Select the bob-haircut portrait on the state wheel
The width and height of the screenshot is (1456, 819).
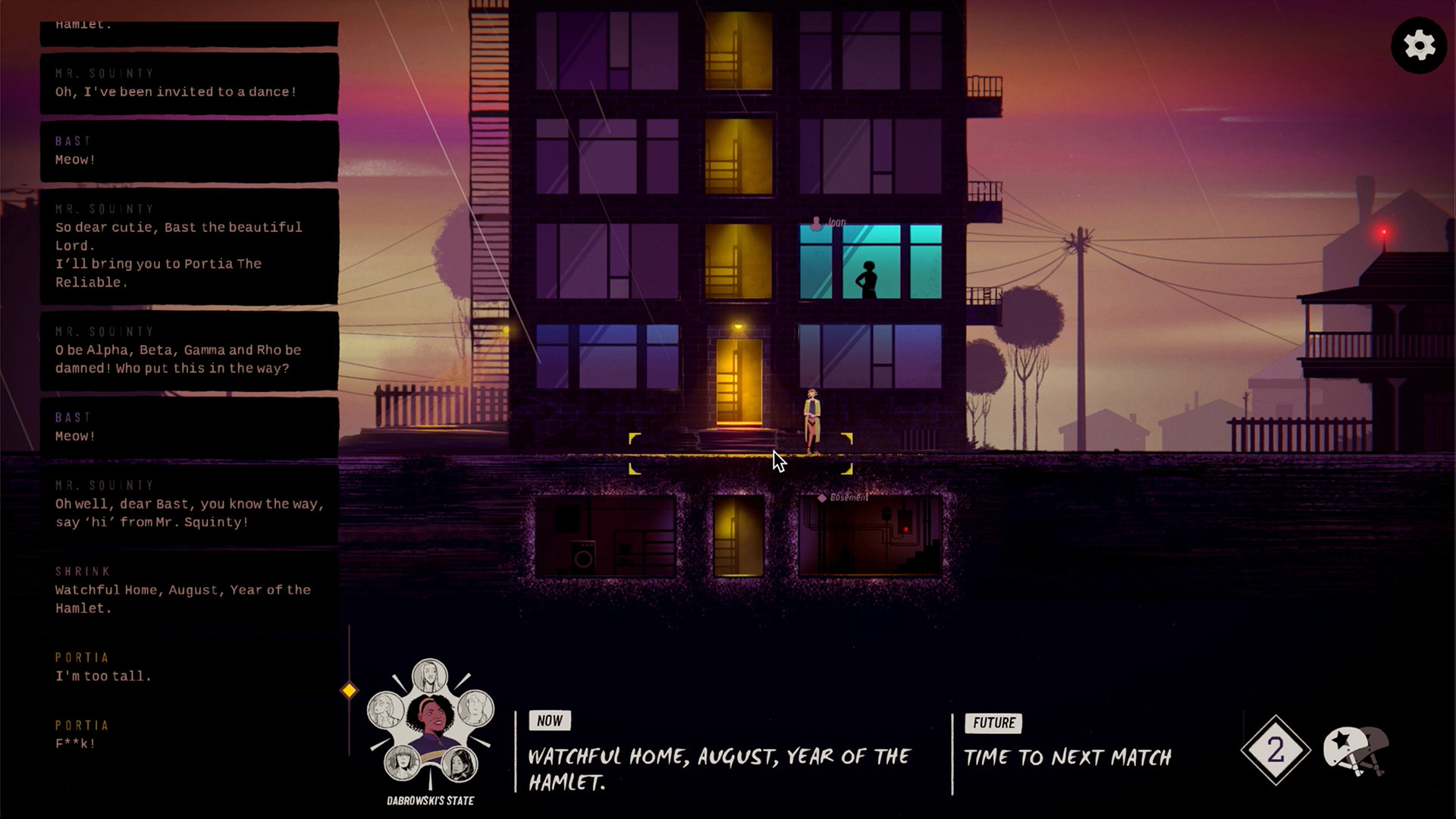click(x=401, y=764)
